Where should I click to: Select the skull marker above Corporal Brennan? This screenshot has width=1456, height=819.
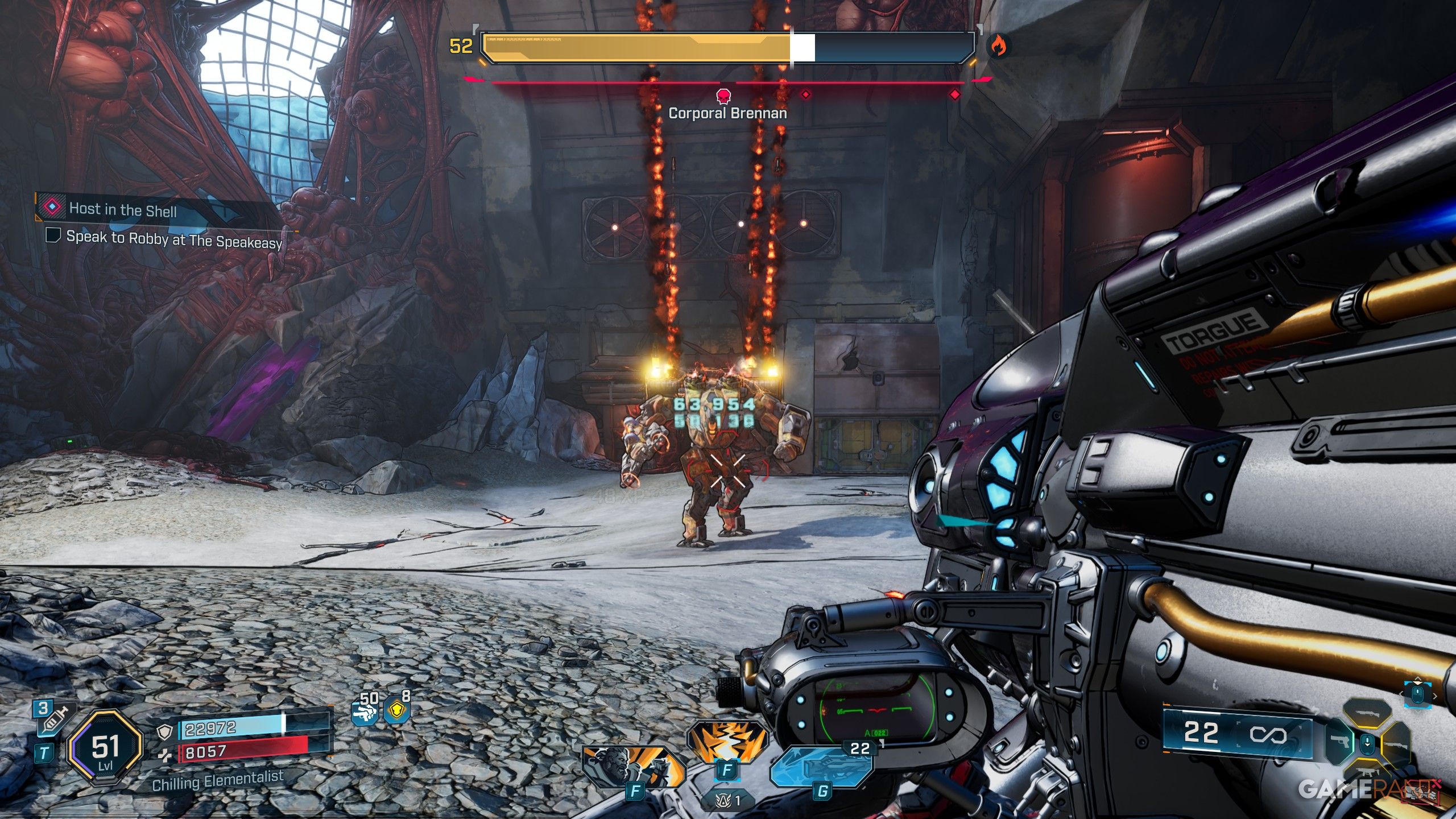pyautogui.click(x=723, y=96)
